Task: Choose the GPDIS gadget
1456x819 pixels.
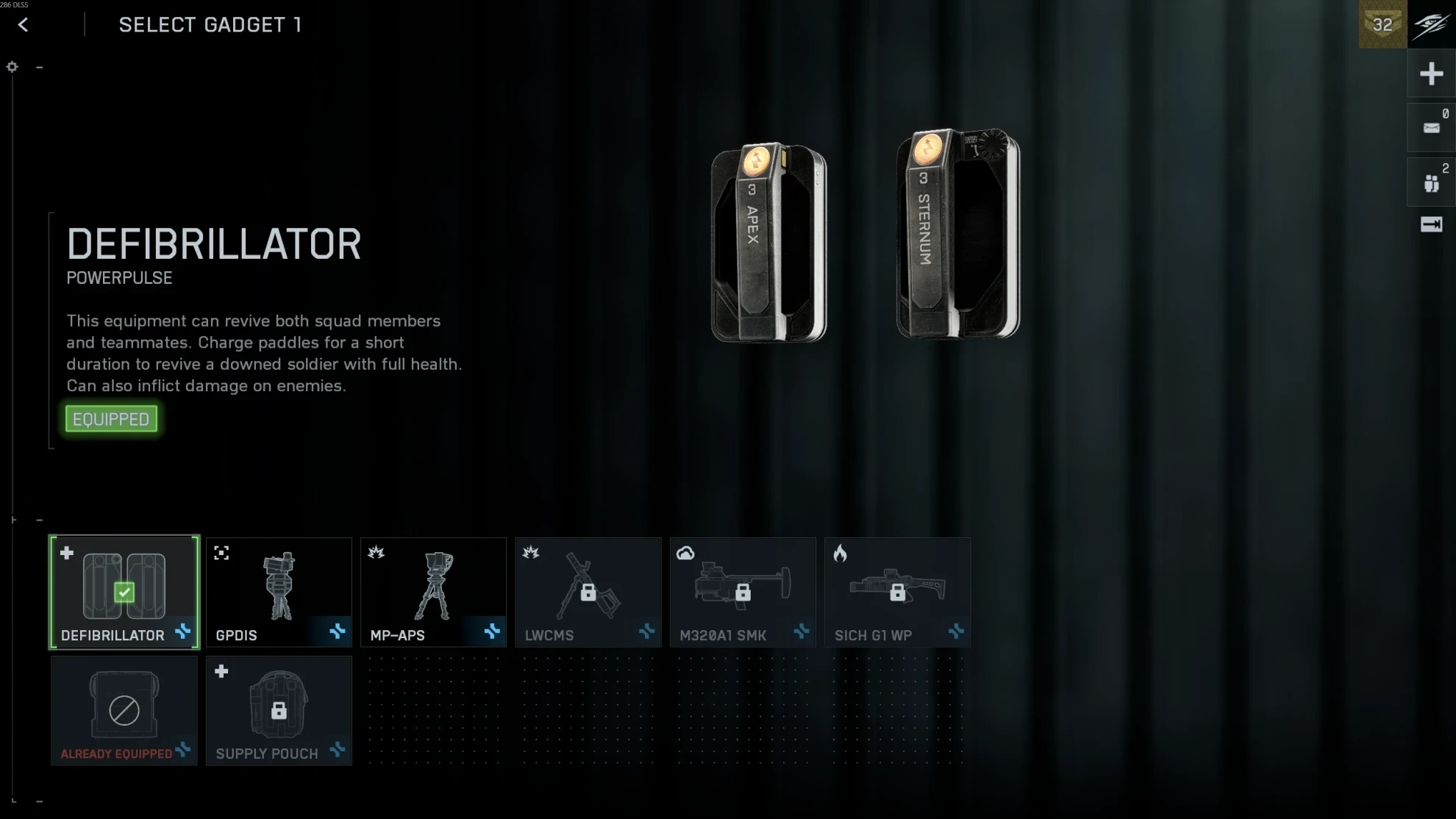Action: point(279,592)
